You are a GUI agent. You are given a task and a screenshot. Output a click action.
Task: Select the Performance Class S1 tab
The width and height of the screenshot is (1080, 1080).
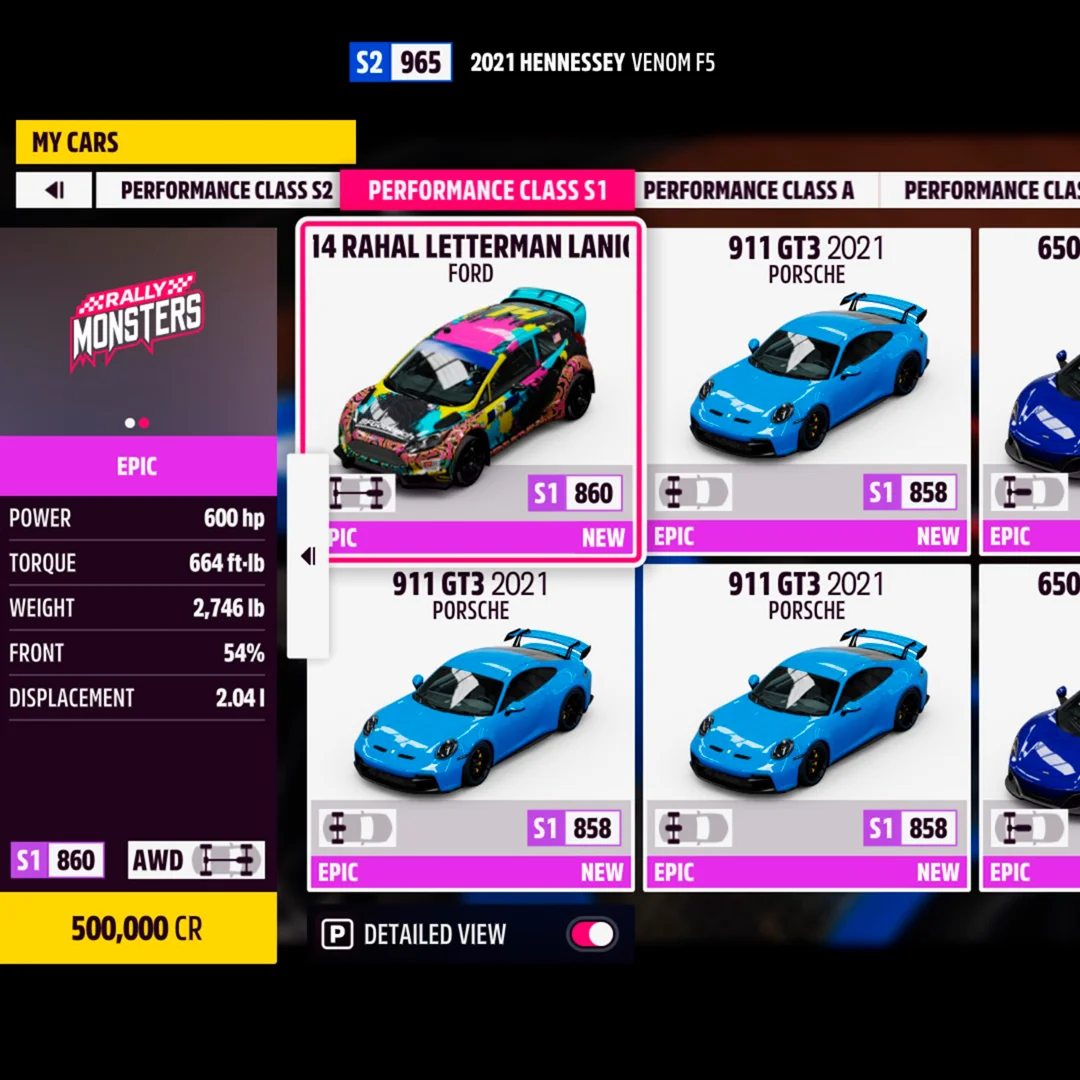(x=487, y=190)
